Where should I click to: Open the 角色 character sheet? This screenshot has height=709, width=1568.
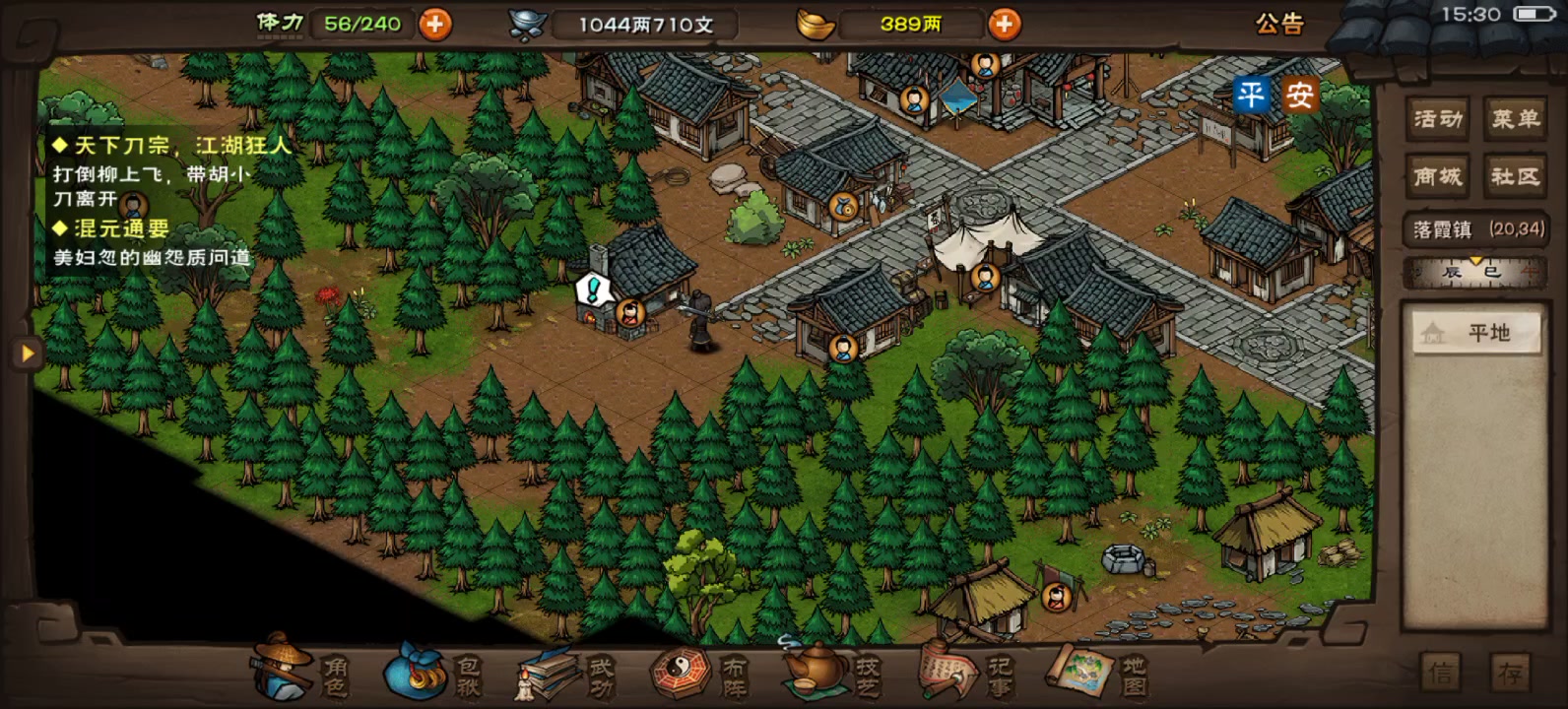click(x=300, y=674)
